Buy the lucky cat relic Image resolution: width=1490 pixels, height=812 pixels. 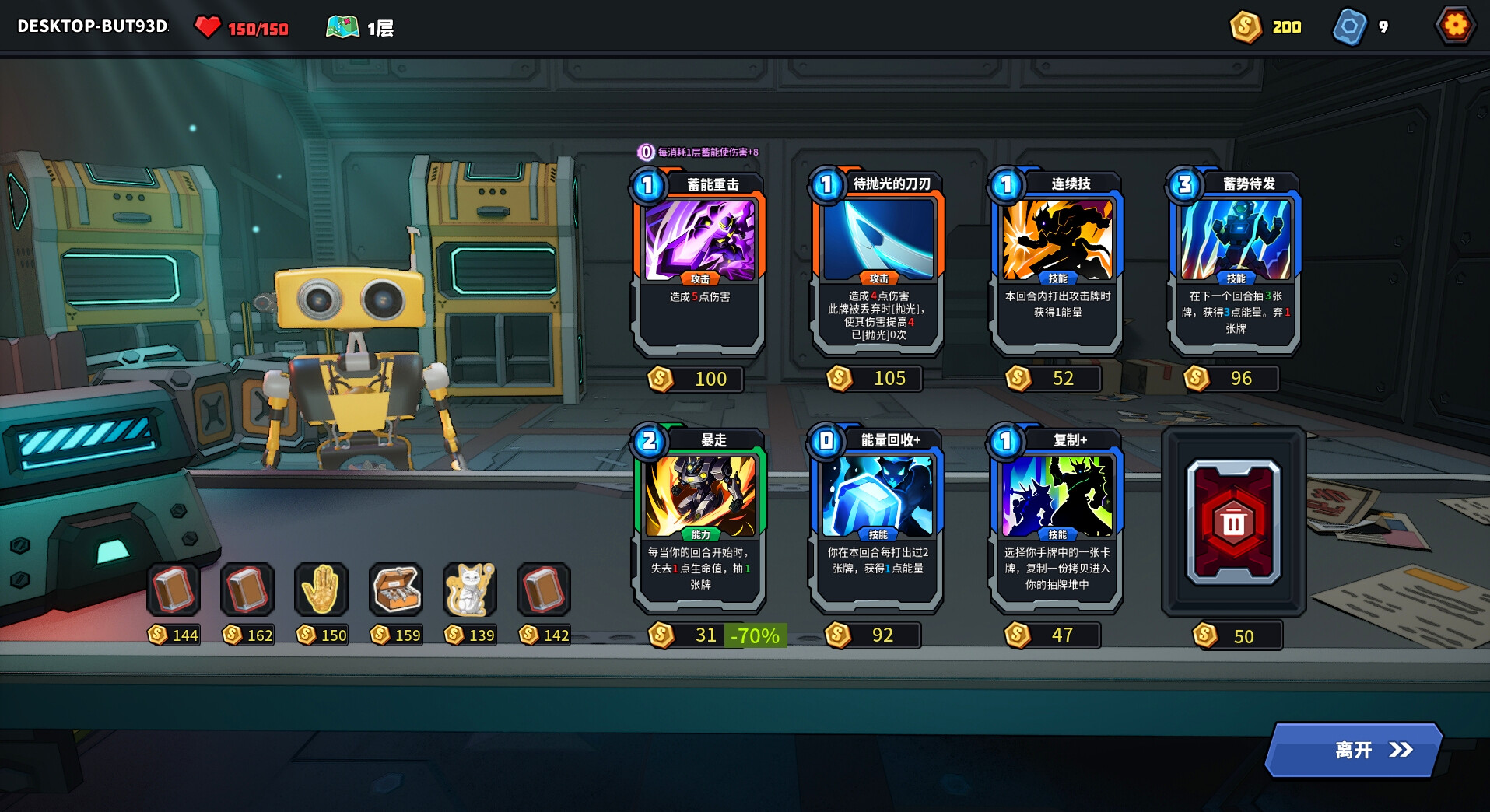pyautogui.click(x=469, y=590)
